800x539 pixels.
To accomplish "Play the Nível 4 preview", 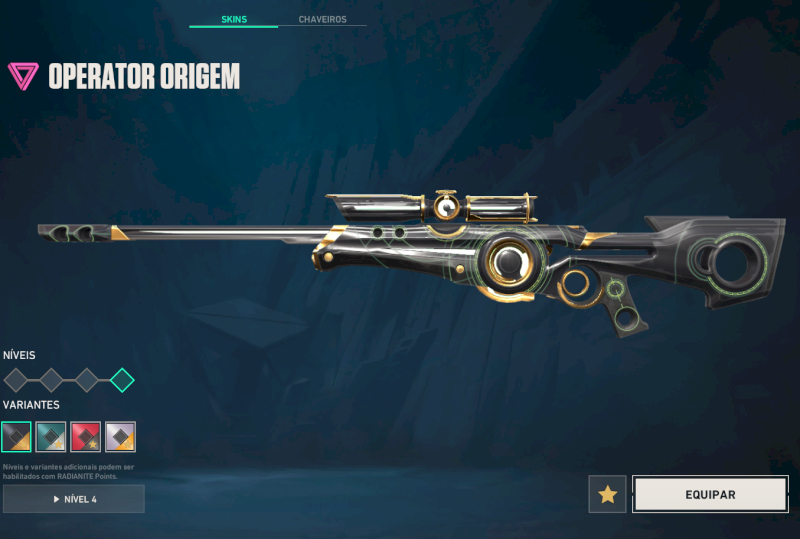I will pos(74,499).
